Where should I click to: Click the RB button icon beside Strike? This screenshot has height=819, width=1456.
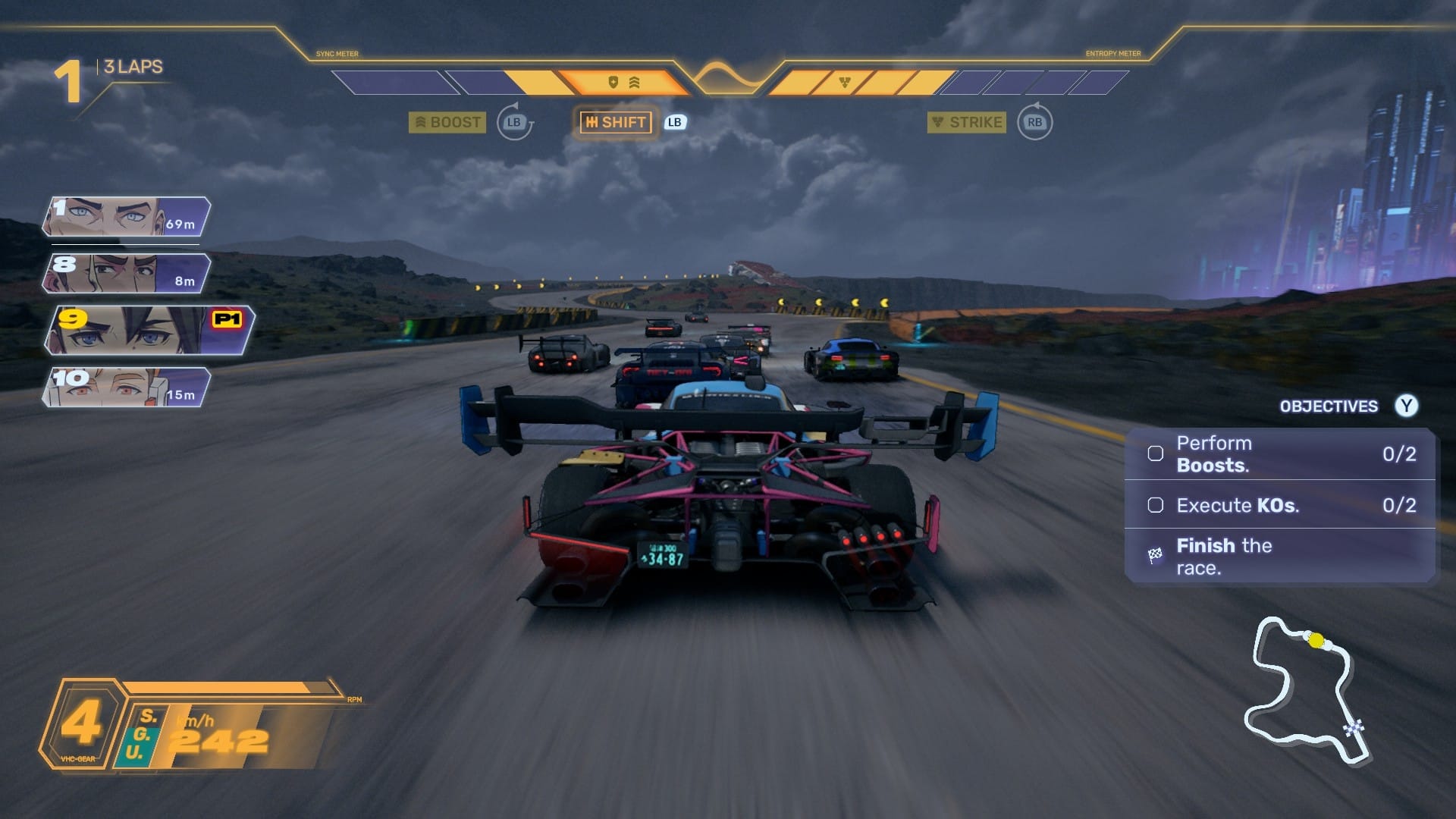point(1035,122)
